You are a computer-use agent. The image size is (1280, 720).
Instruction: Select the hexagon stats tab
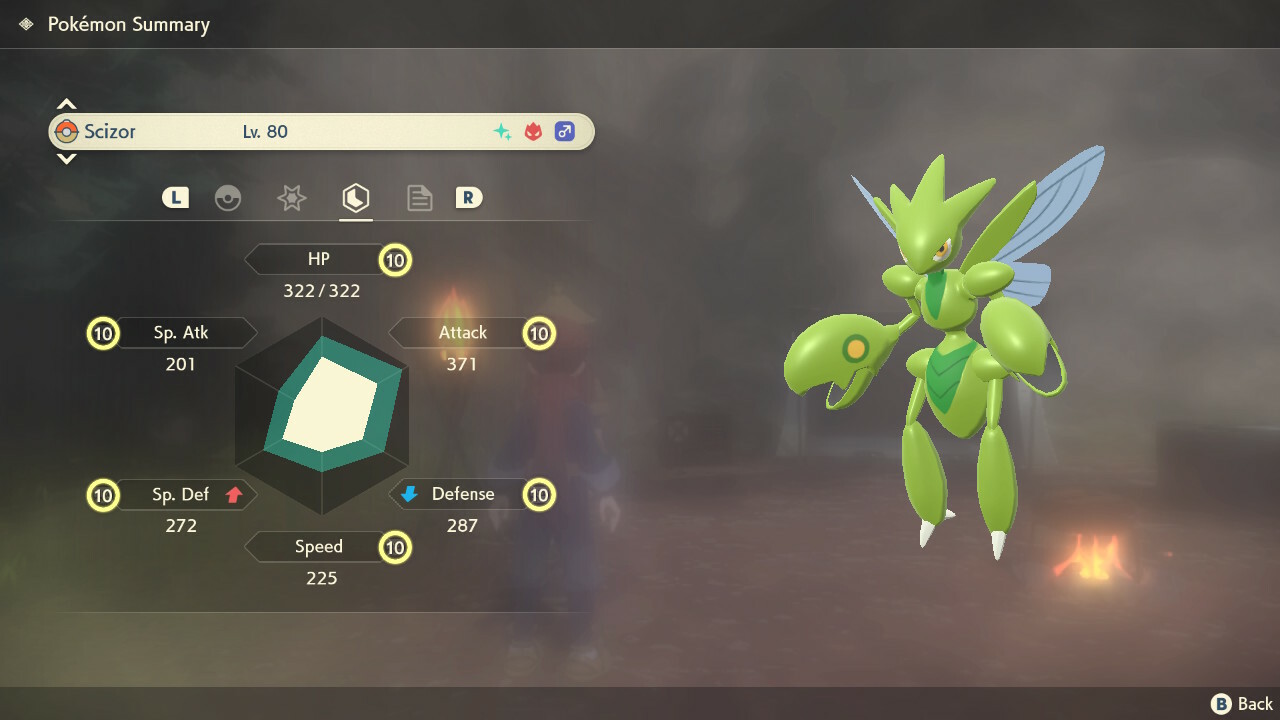[355, 198]
